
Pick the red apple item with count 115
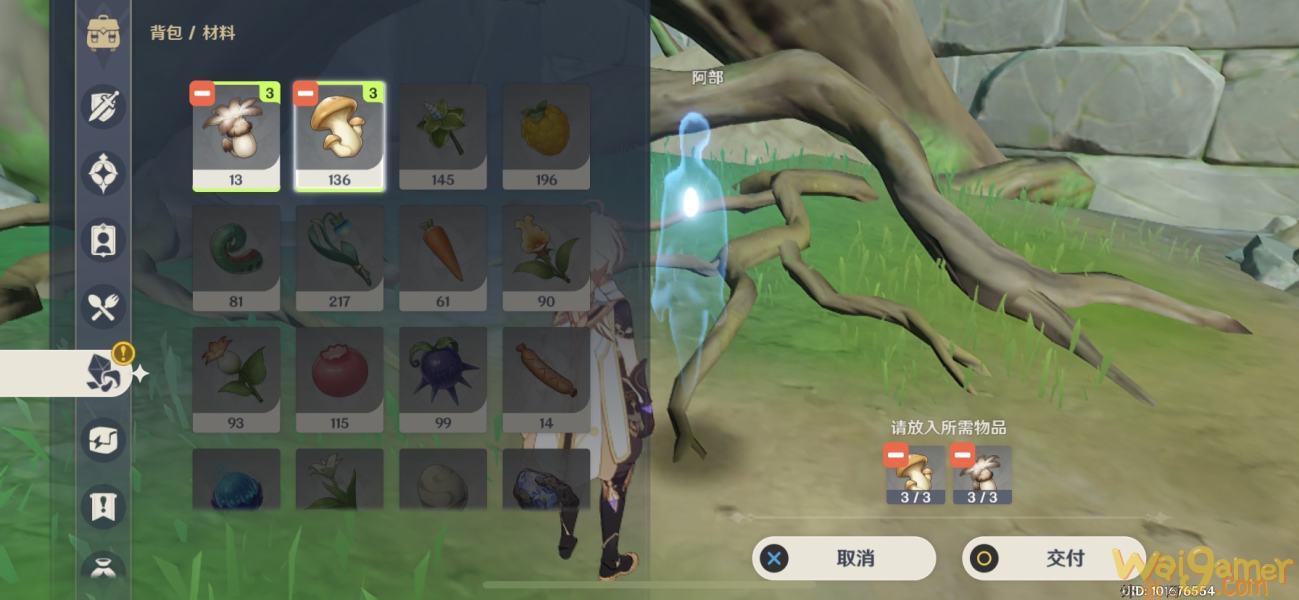[339, 378]
